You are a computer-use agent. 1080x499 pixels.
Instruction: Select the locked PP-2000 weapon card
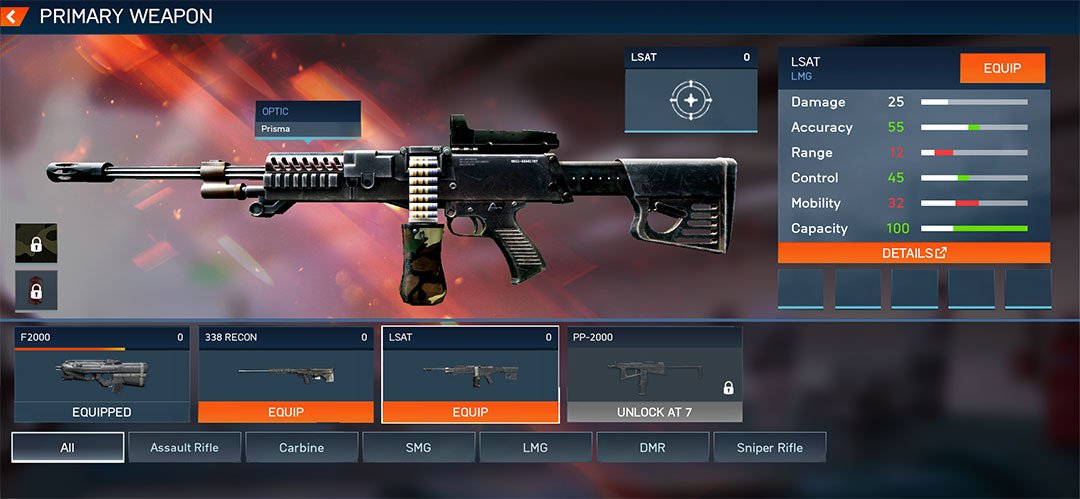[x=655, y=374]
